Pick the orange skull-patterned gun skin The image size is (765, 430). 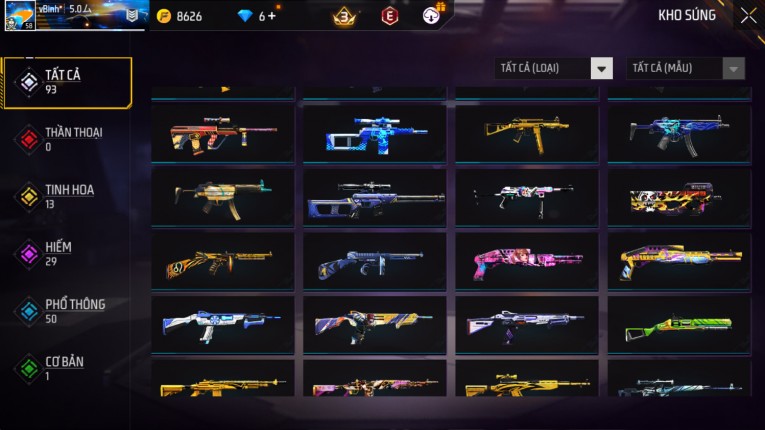pyautogui.click(x=679, y=197)
